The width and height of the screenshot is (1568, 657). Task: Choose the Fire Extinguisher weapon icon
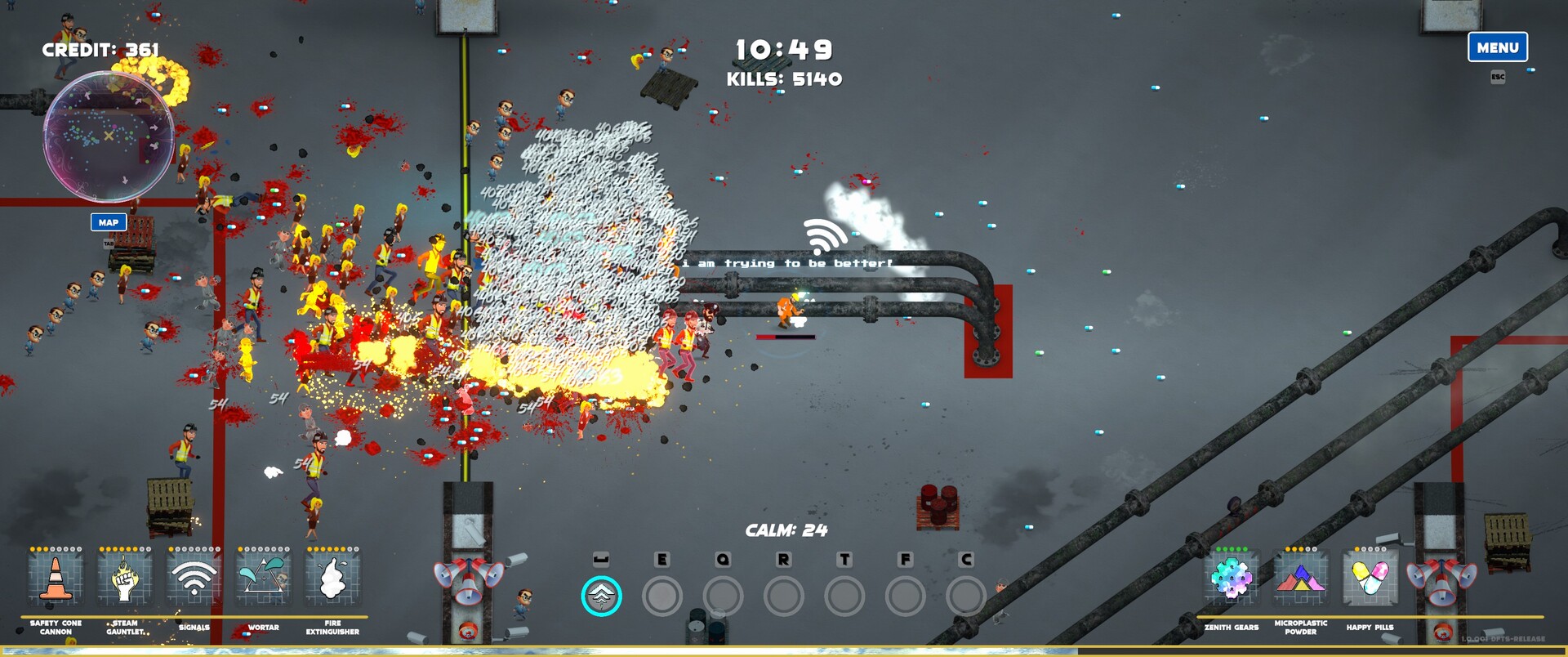[332, 579]
